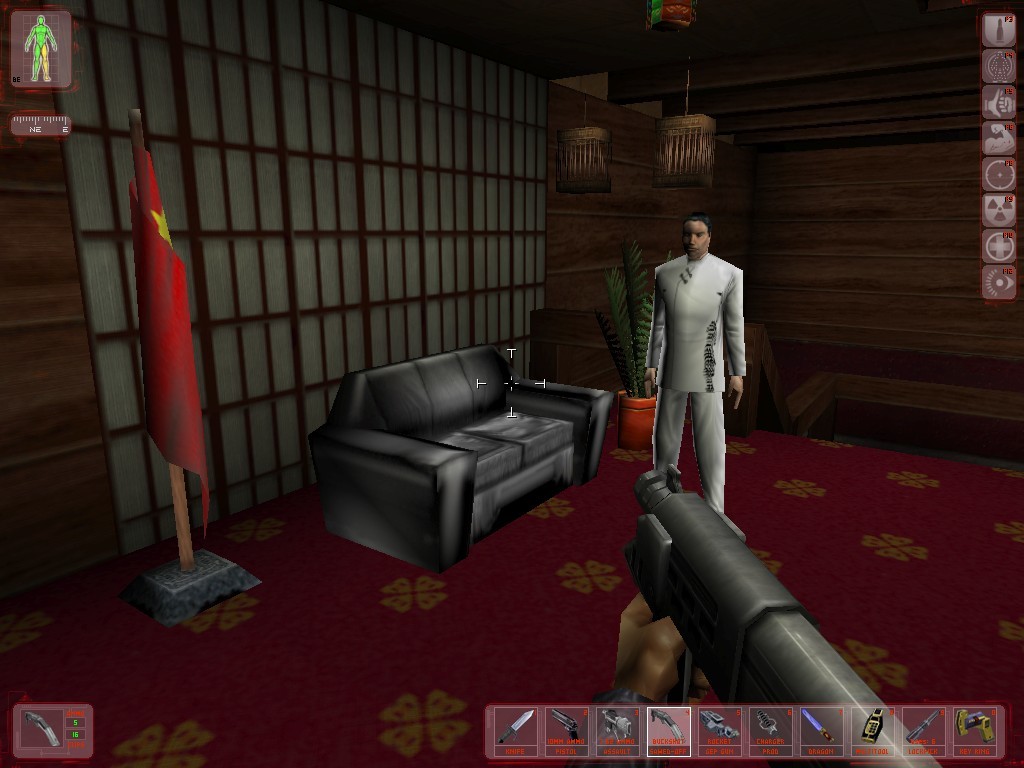The height and width of the screenshot is (768, 1024).
Task: Activate the fist augmentation
Action: coord(998,102)
